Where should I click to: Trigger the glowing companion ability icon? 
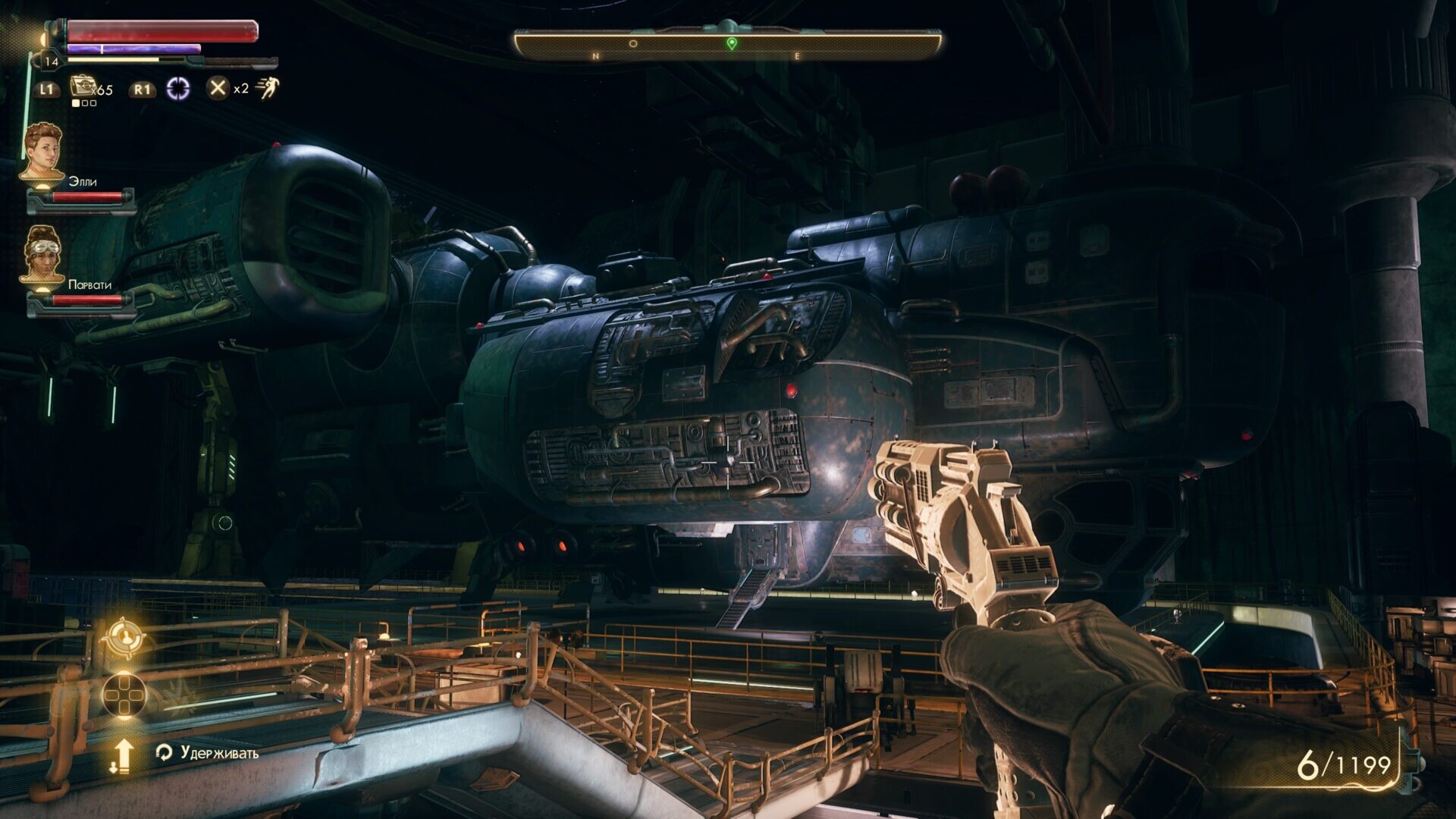pyautogui.click(x=123, y=636)
